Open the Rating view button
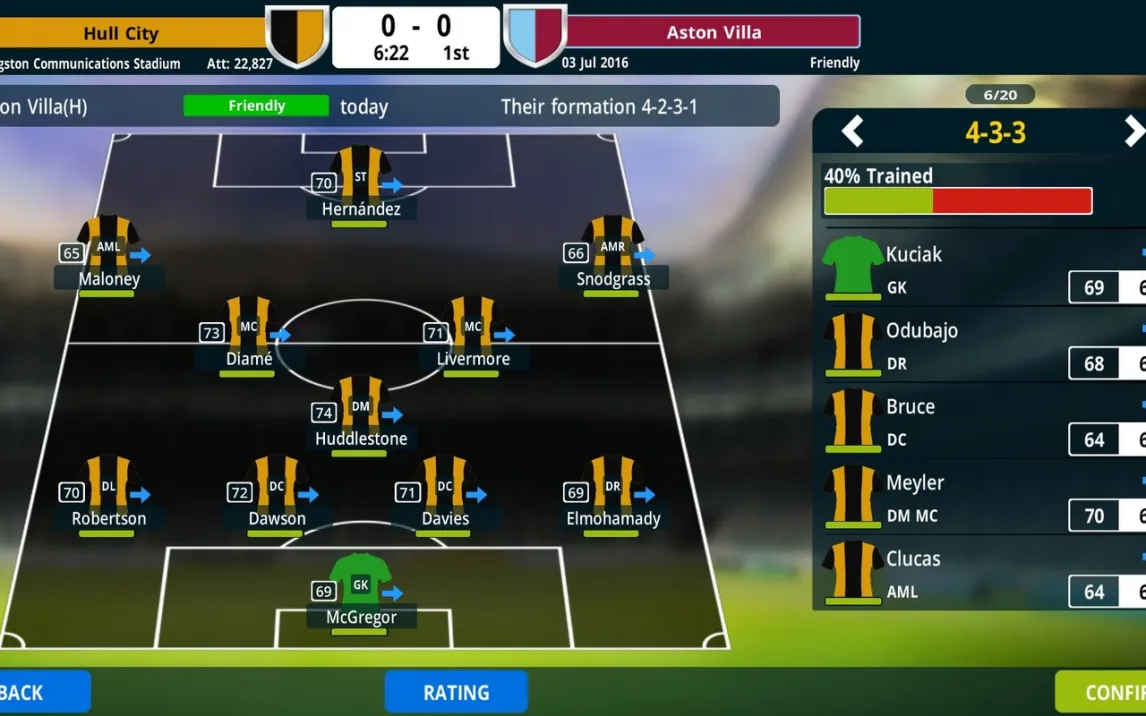Image resolution: width=1146 pixels, height=716 pixels. pyautogui.click(x=456, y=692)
